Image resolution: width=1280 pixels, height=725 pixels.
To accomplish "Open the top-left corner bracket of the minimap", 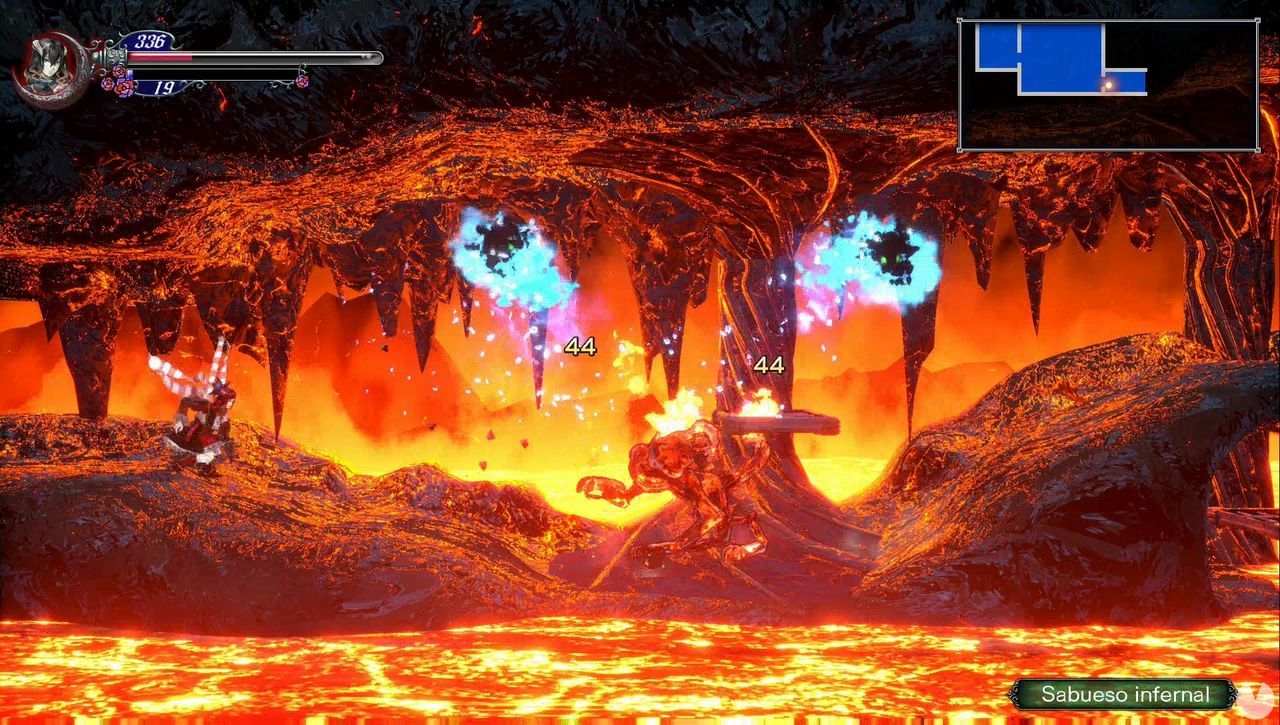I will (960, 20).
